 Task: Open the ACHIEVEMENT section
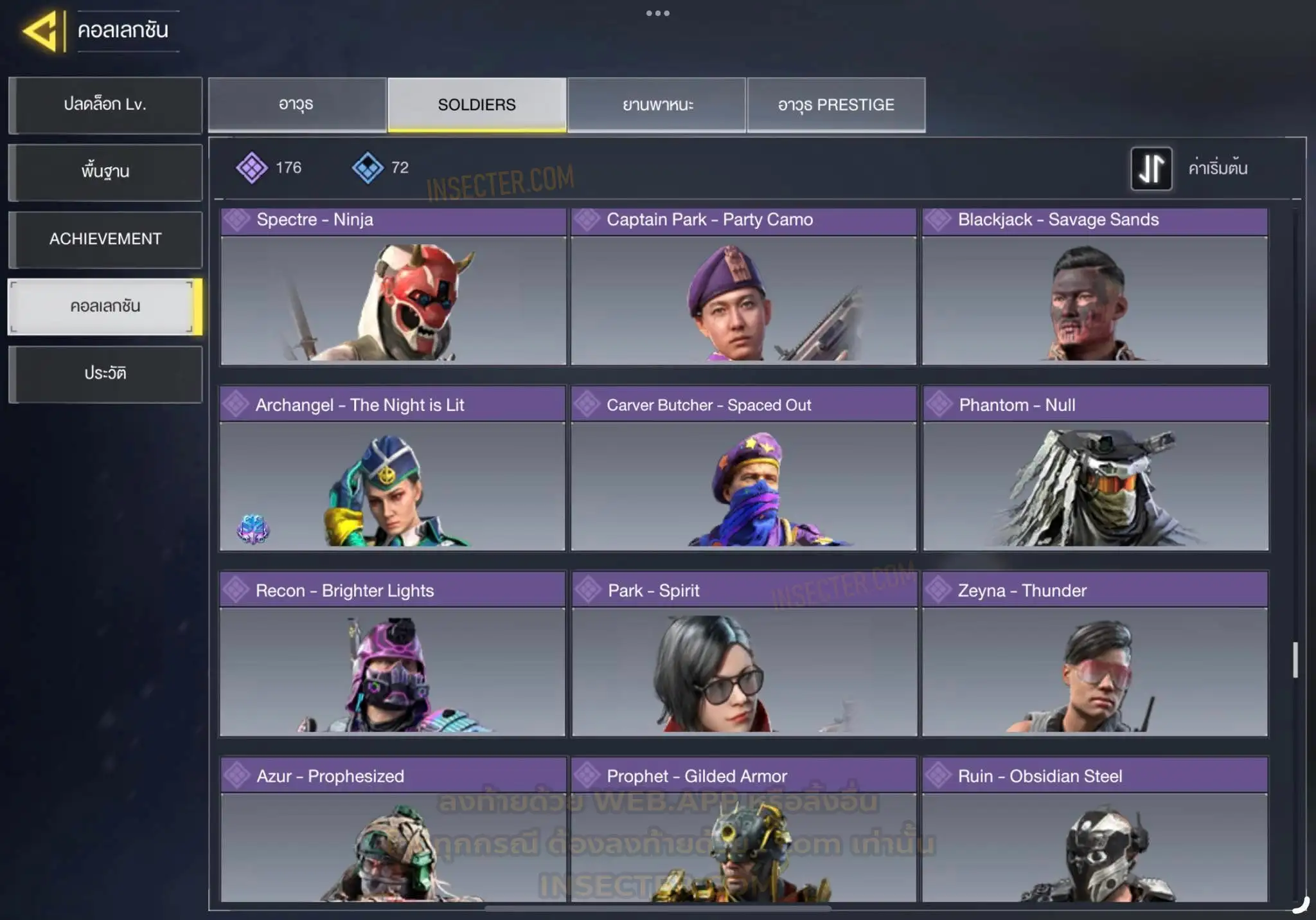point(105,239)
